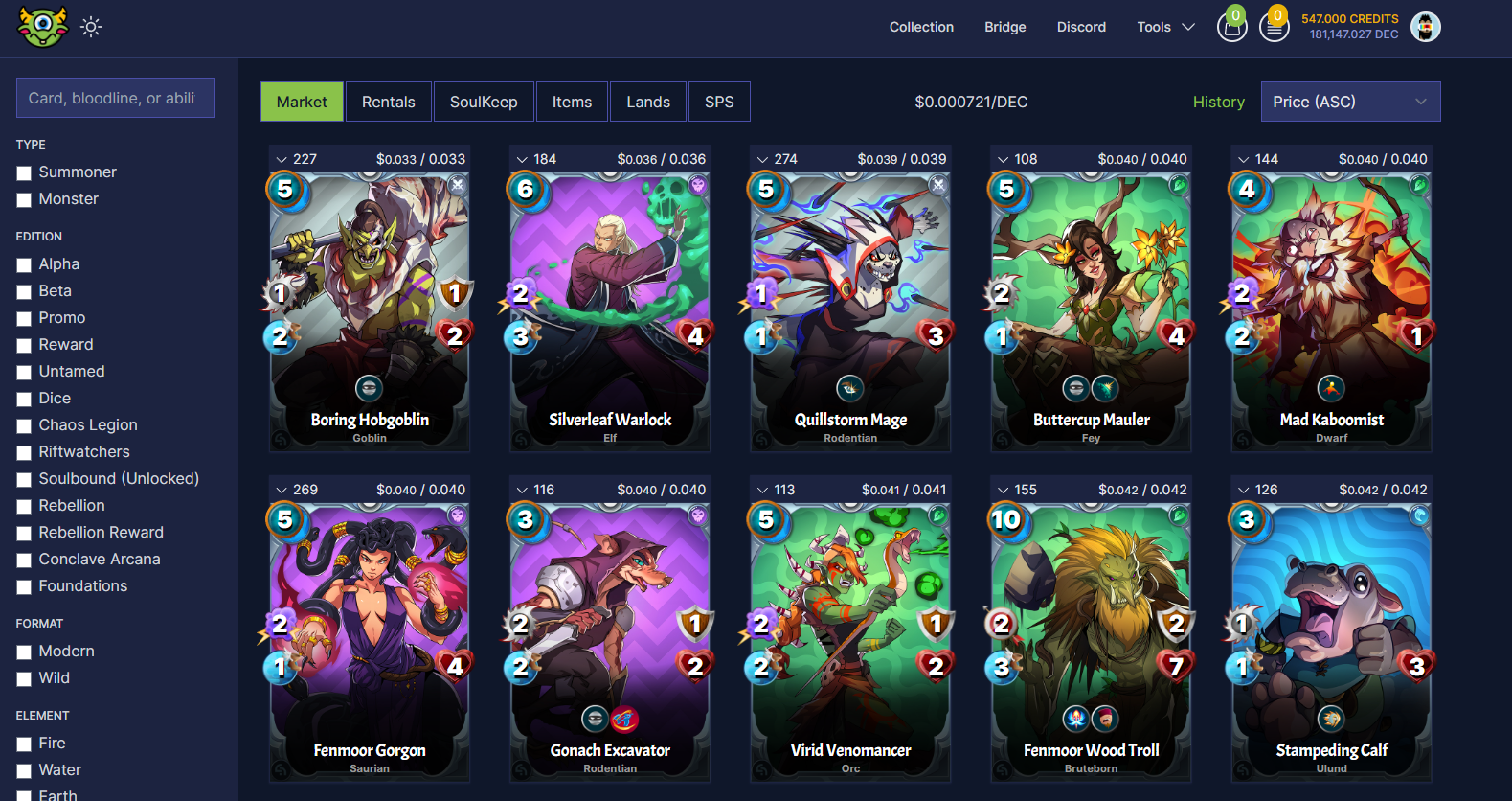View market History
This screenshot has height=801, width=1512.
[1218, 102]
